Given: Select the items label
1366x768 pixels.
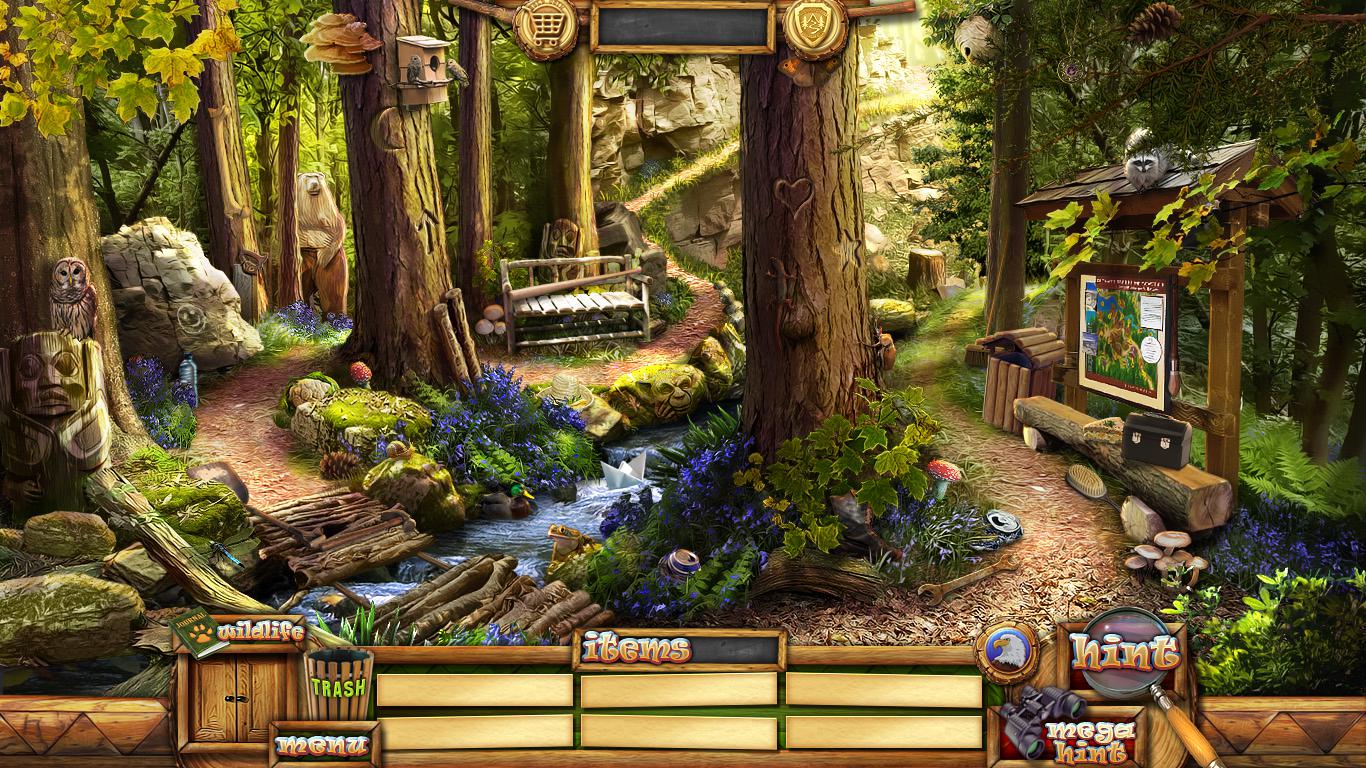Looking at the screenshot, I should point(636,650).
